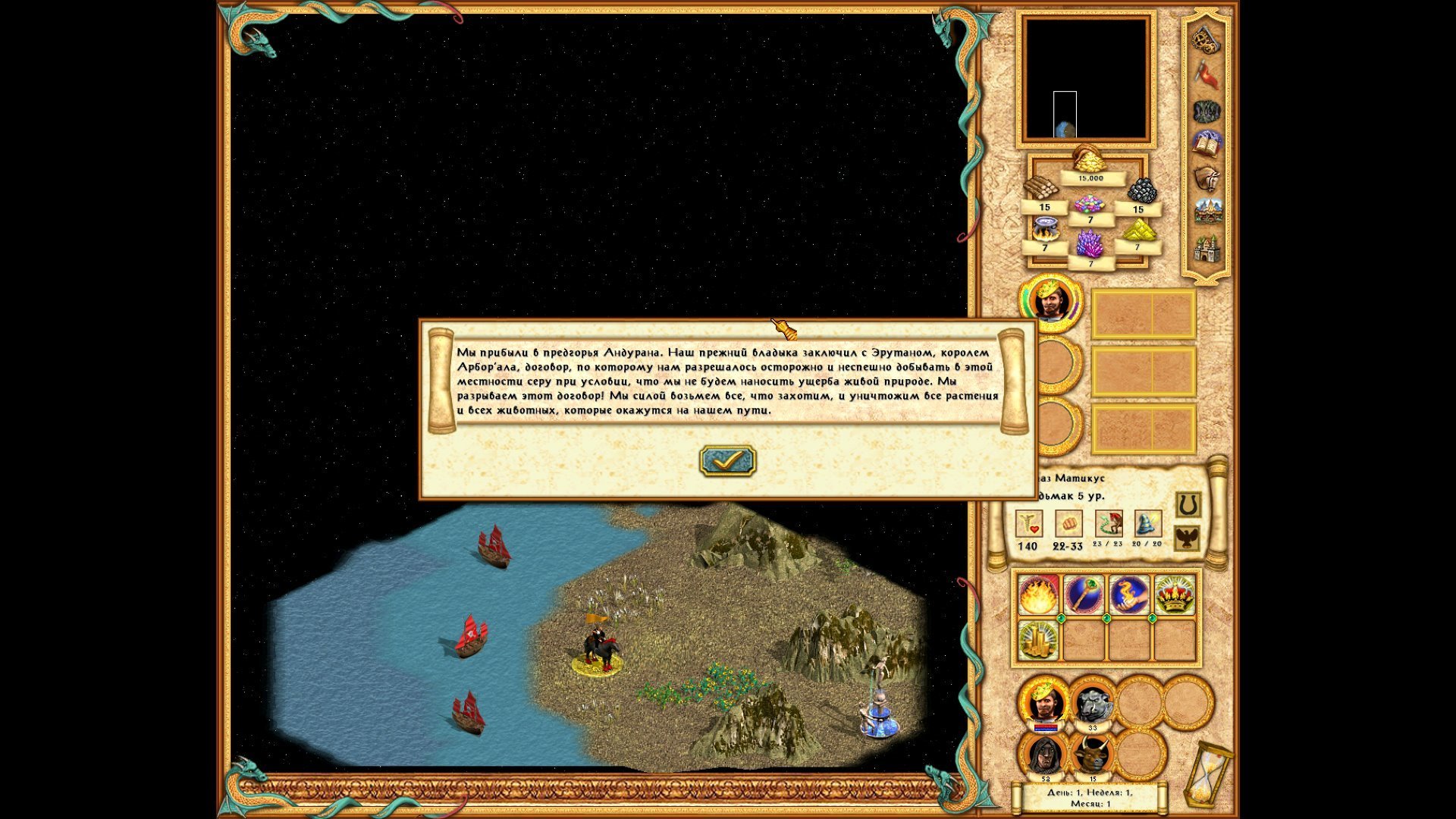
Task: Select the red crown skill icon
Action: (x=1174, y=595)
